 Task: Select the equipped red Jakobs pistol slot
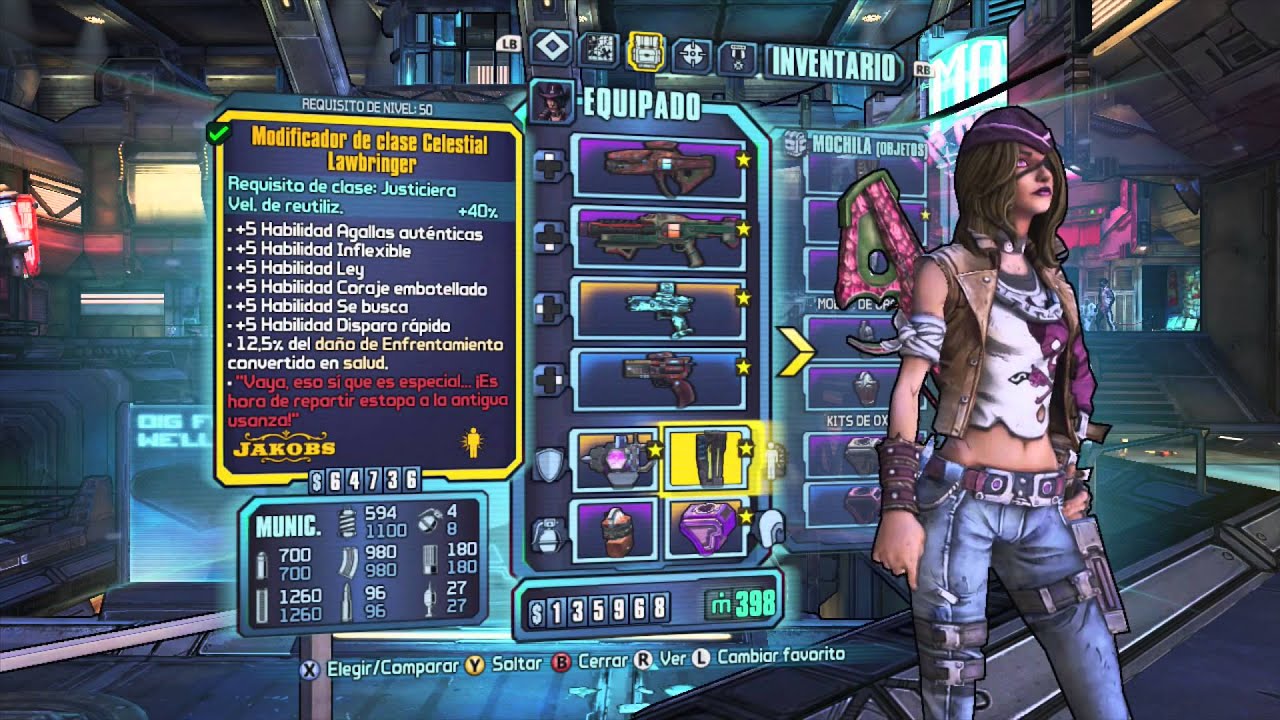(x=658, y=379)
